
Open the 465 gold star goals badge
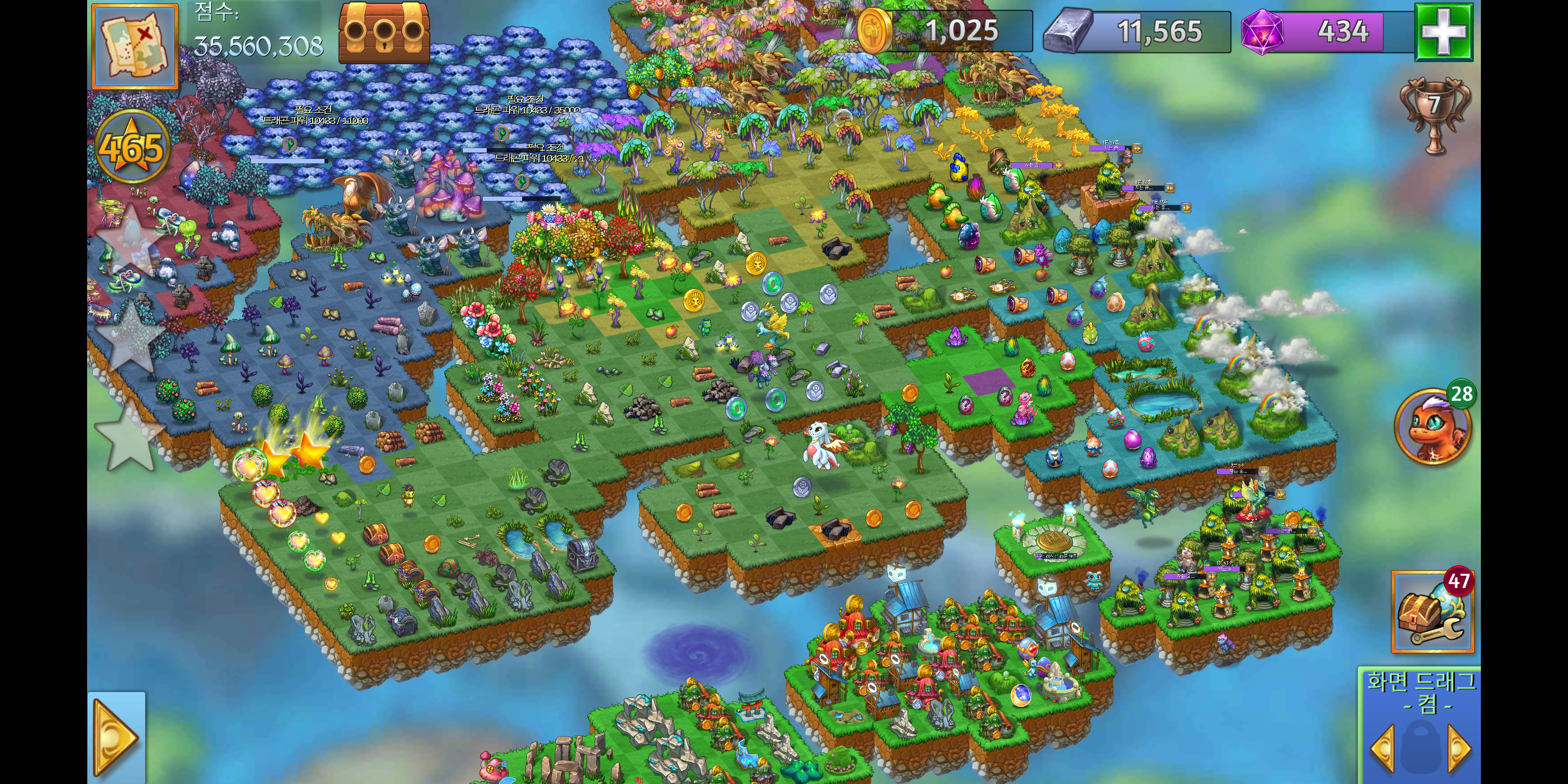131,148
